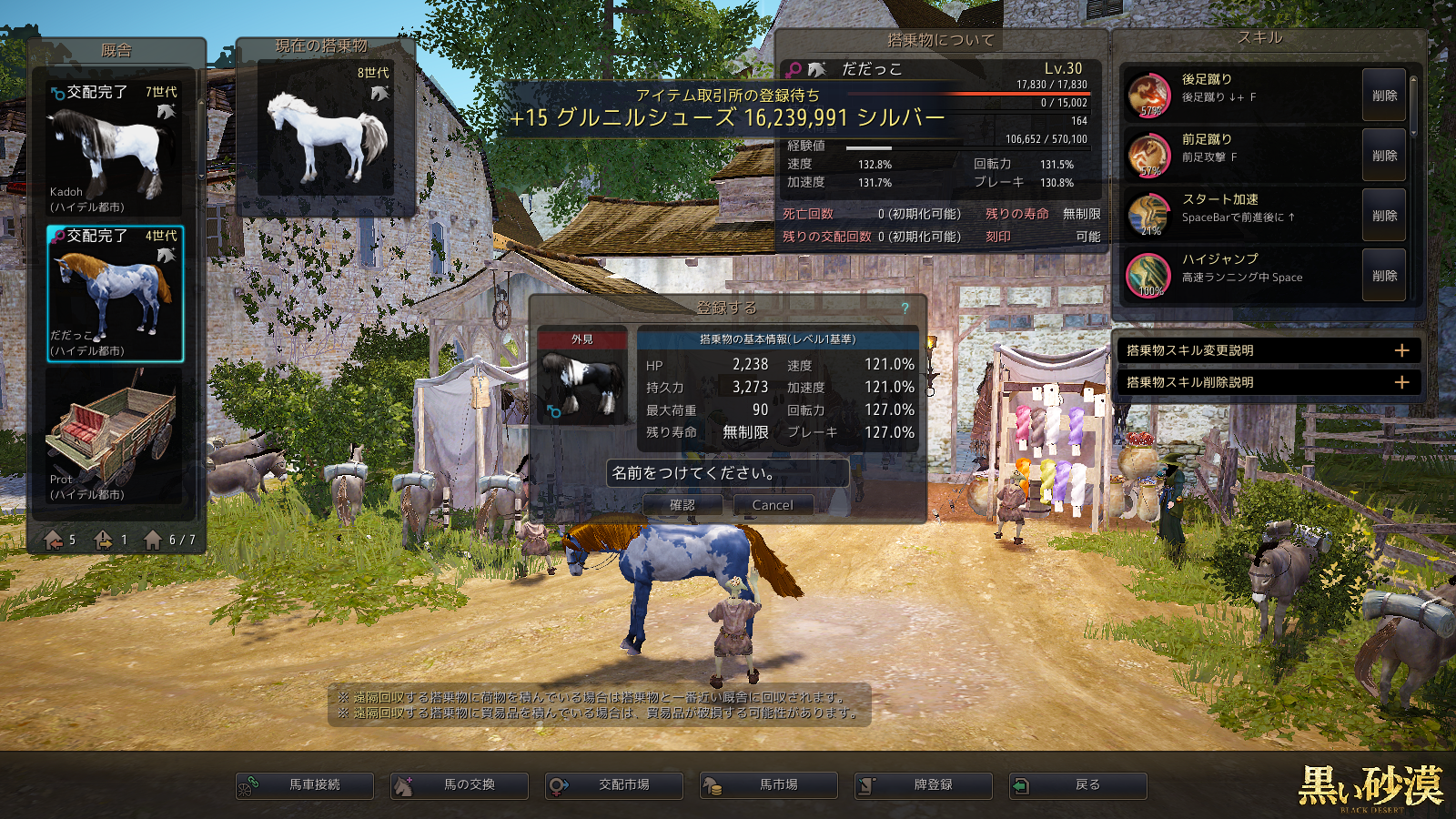
Task: Confirm the horse registration with 確認
Action: 682,505
